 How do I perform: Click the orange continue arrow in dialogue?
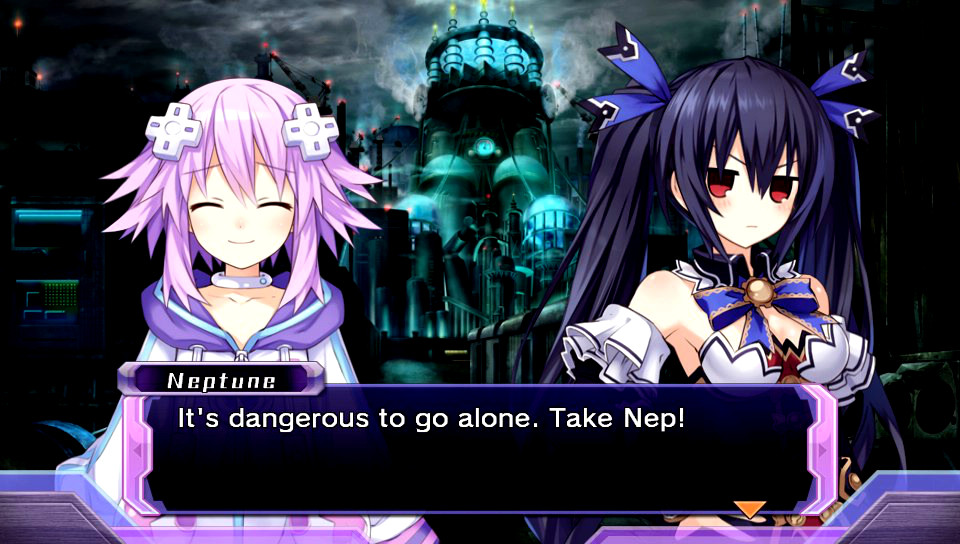749,509
